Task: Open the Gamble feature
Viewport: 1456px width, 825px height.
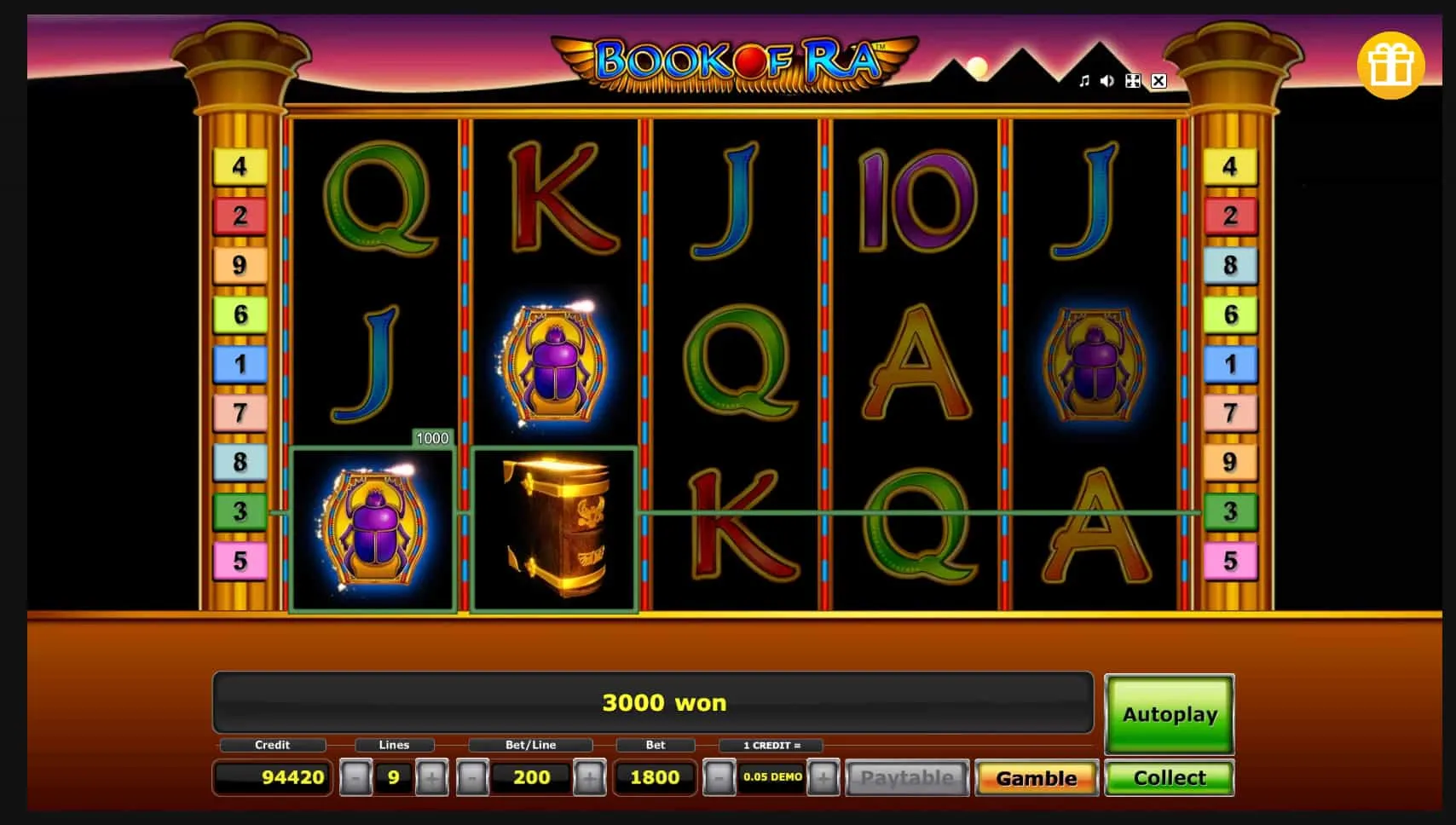Action: click(x=1036, y=777)
